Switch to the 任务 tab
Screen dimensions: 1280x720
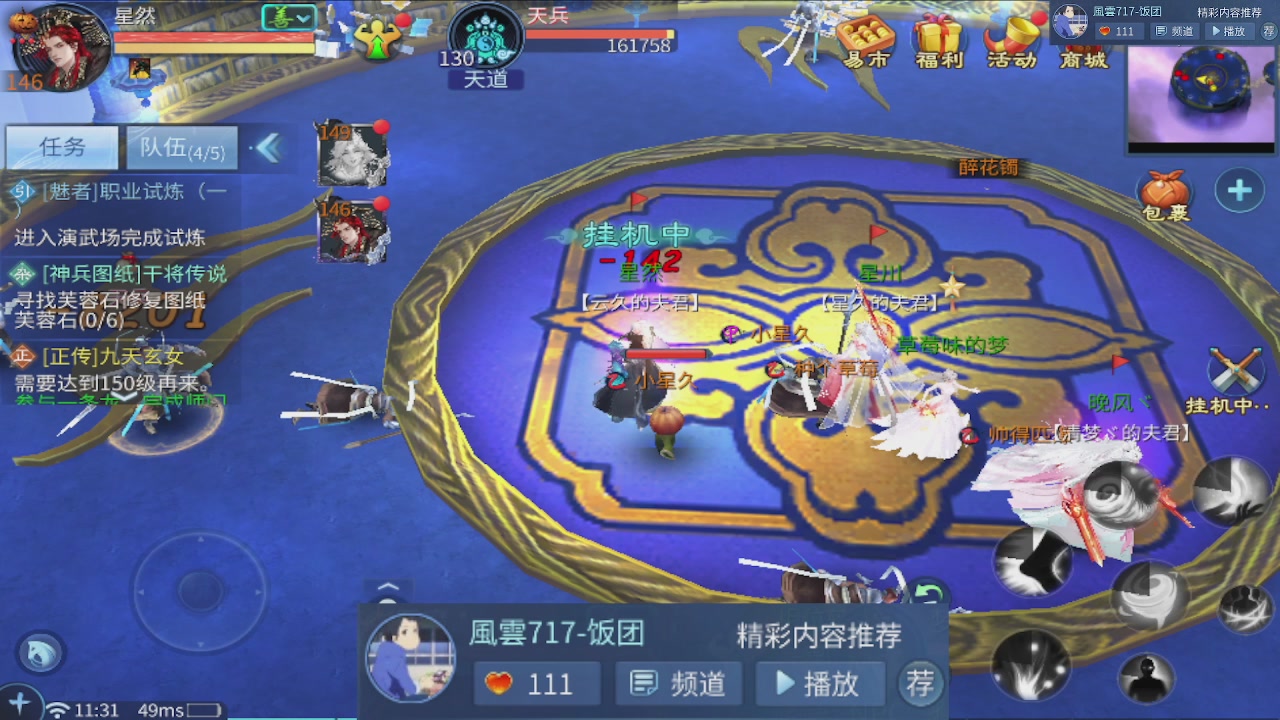tap(60, 146)
